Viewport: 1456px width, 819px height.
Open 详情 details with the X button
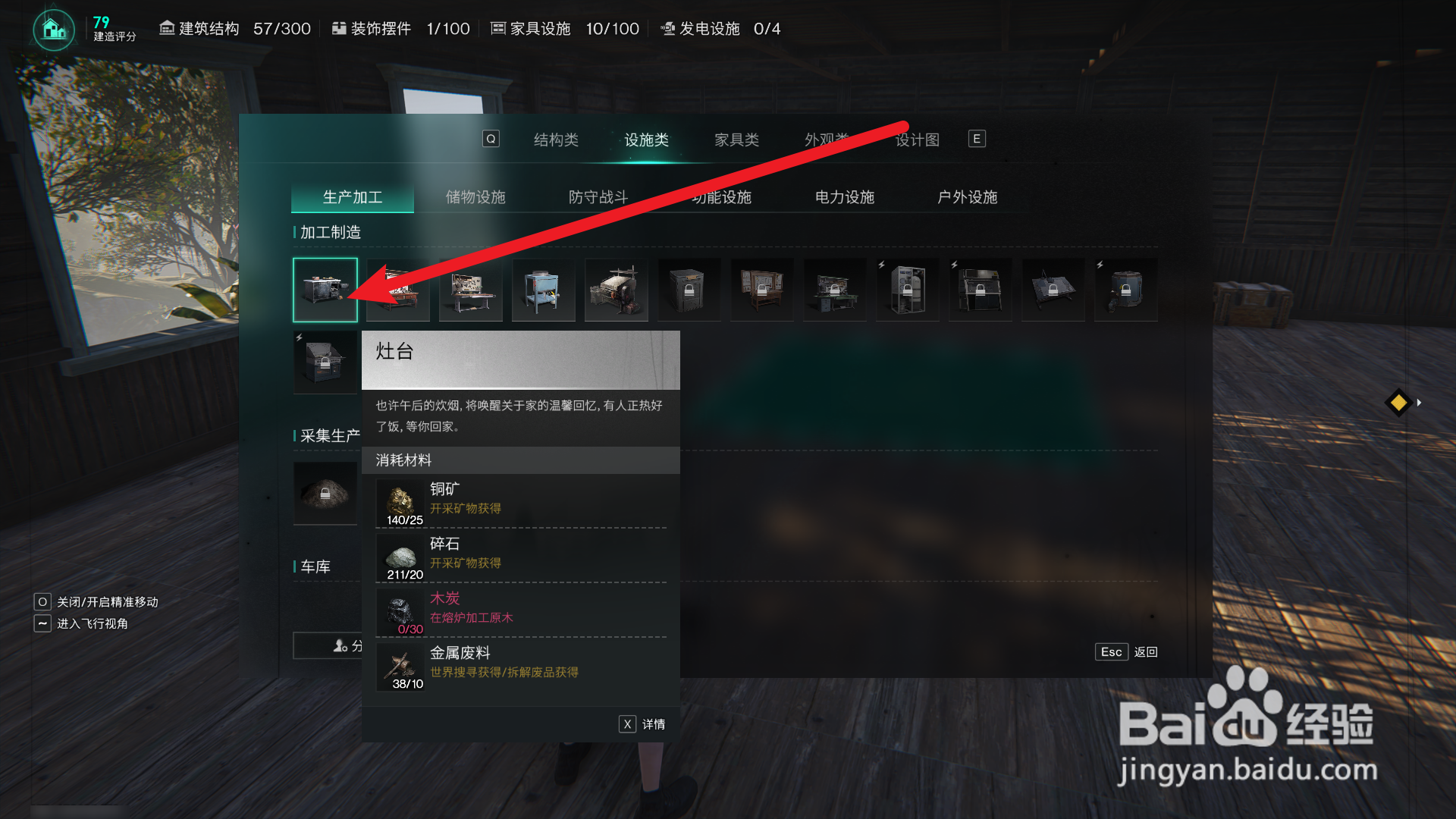(643, 724)
